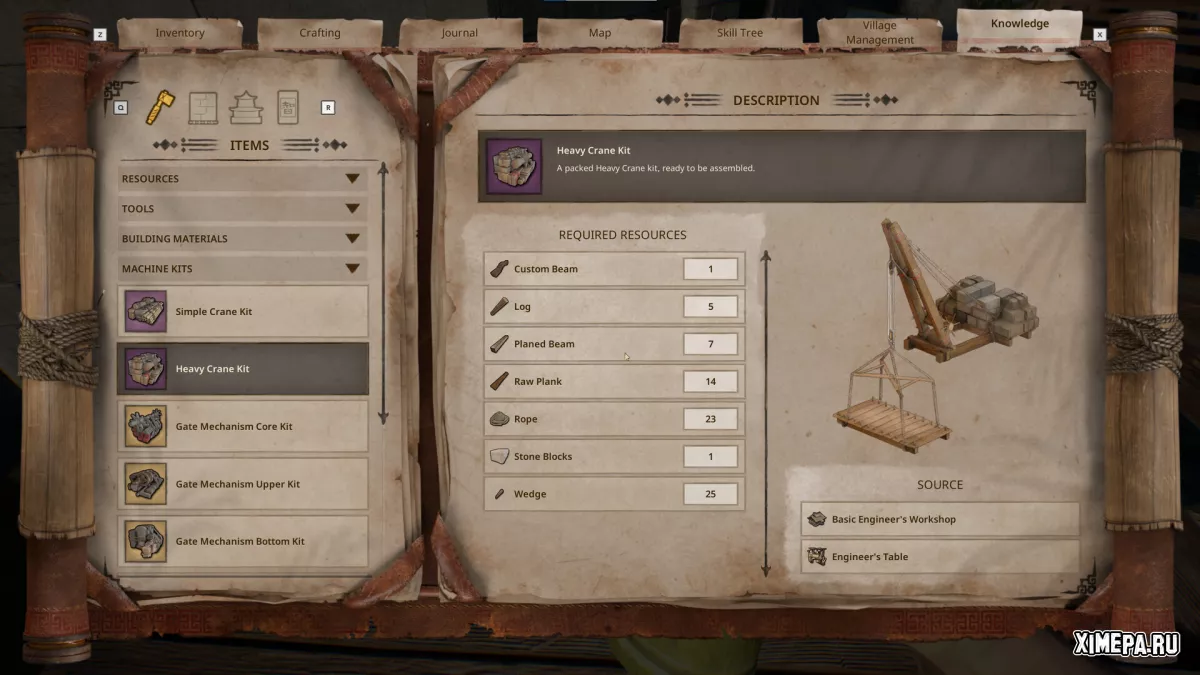The height and width of the screenshot is (675, 1200).
Task: Select the pagoda buildings category icon
Action: click(x=245, y=106)
